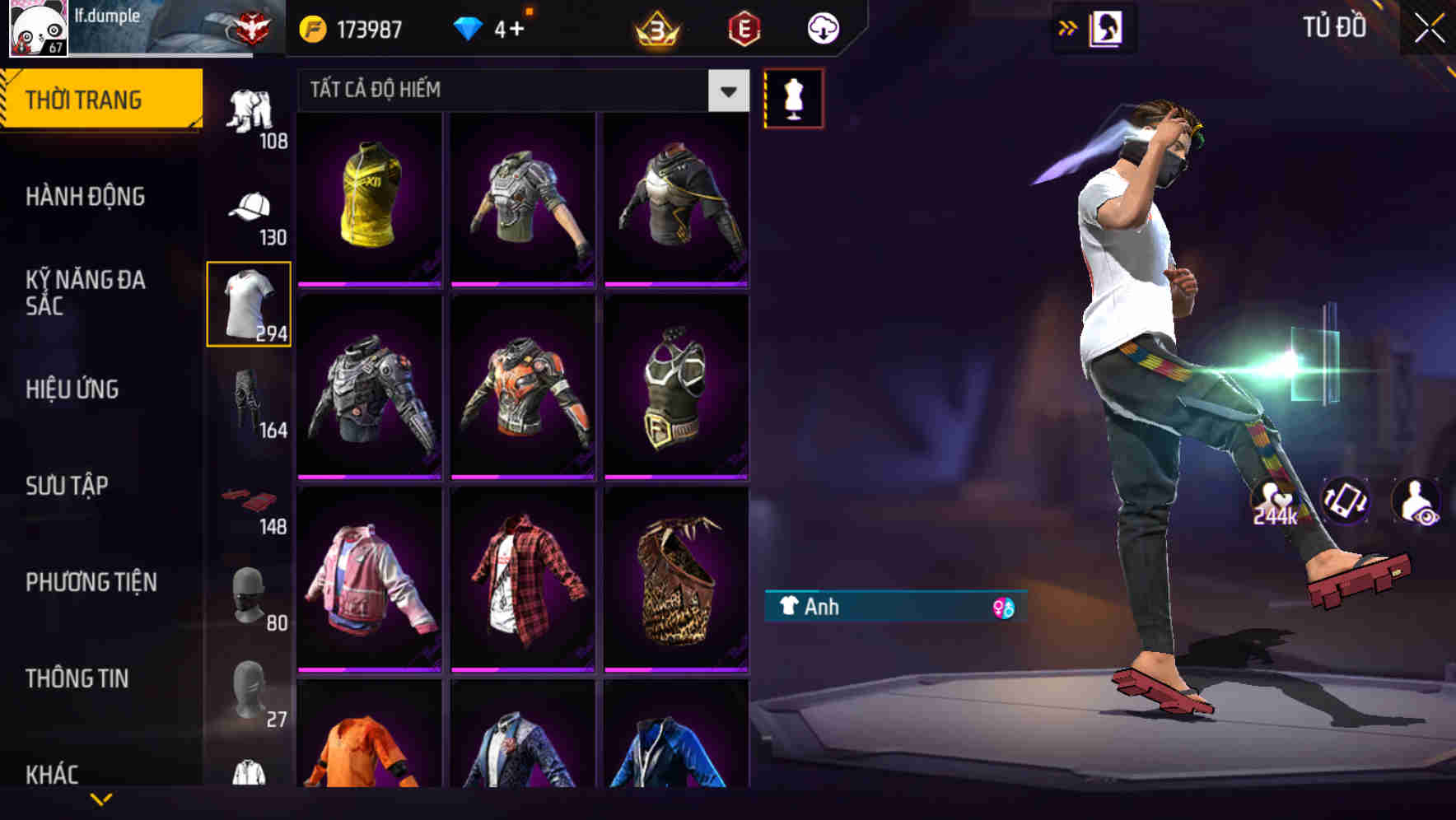Viewport: 1456px width, 820px height.
Task: Expand the chevron below KHÁC in sidebar
Action: (x=103, y=799)
